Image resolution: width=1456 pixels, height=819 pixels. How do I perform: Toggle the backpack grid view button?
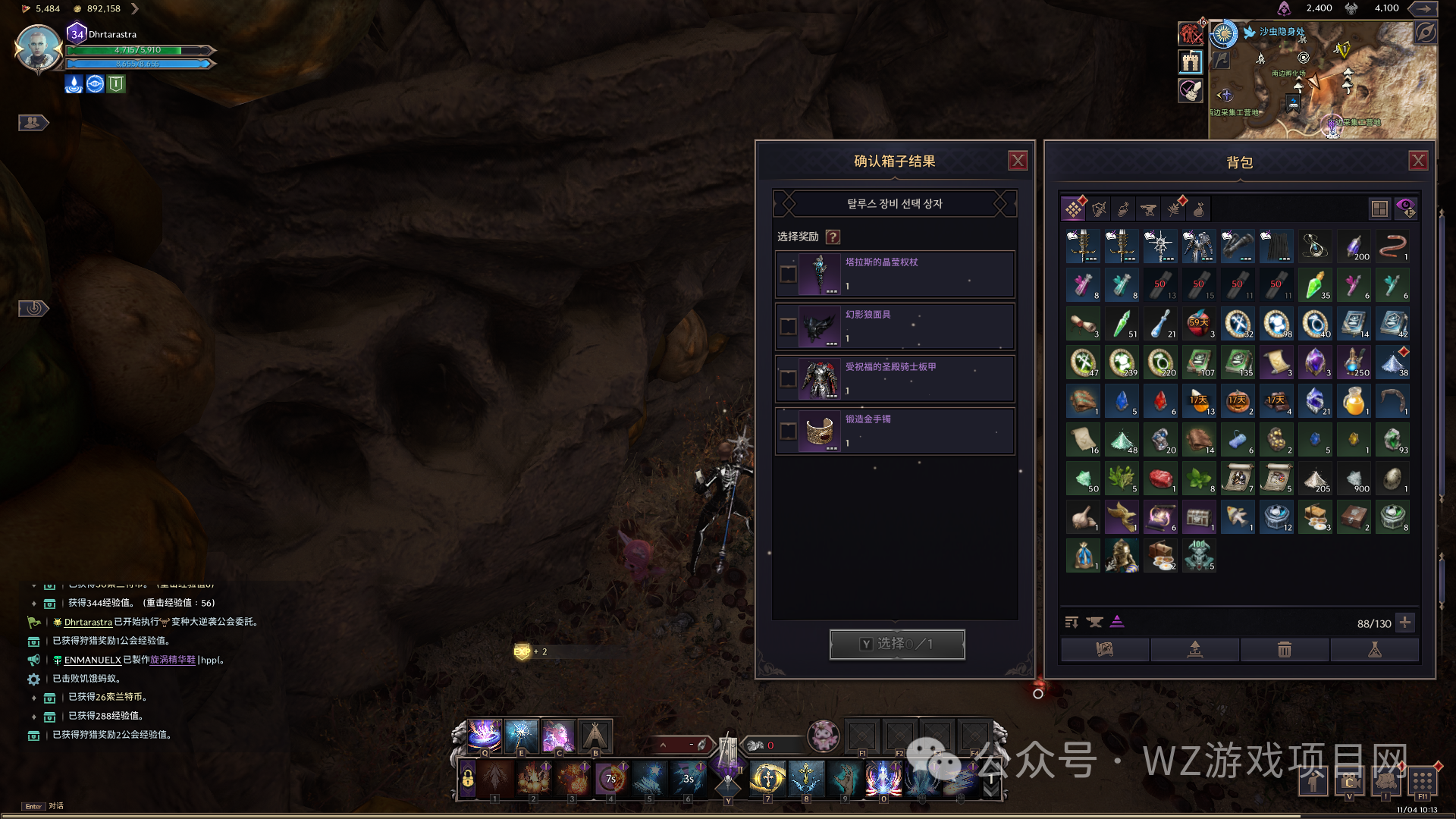(1379, 209)
